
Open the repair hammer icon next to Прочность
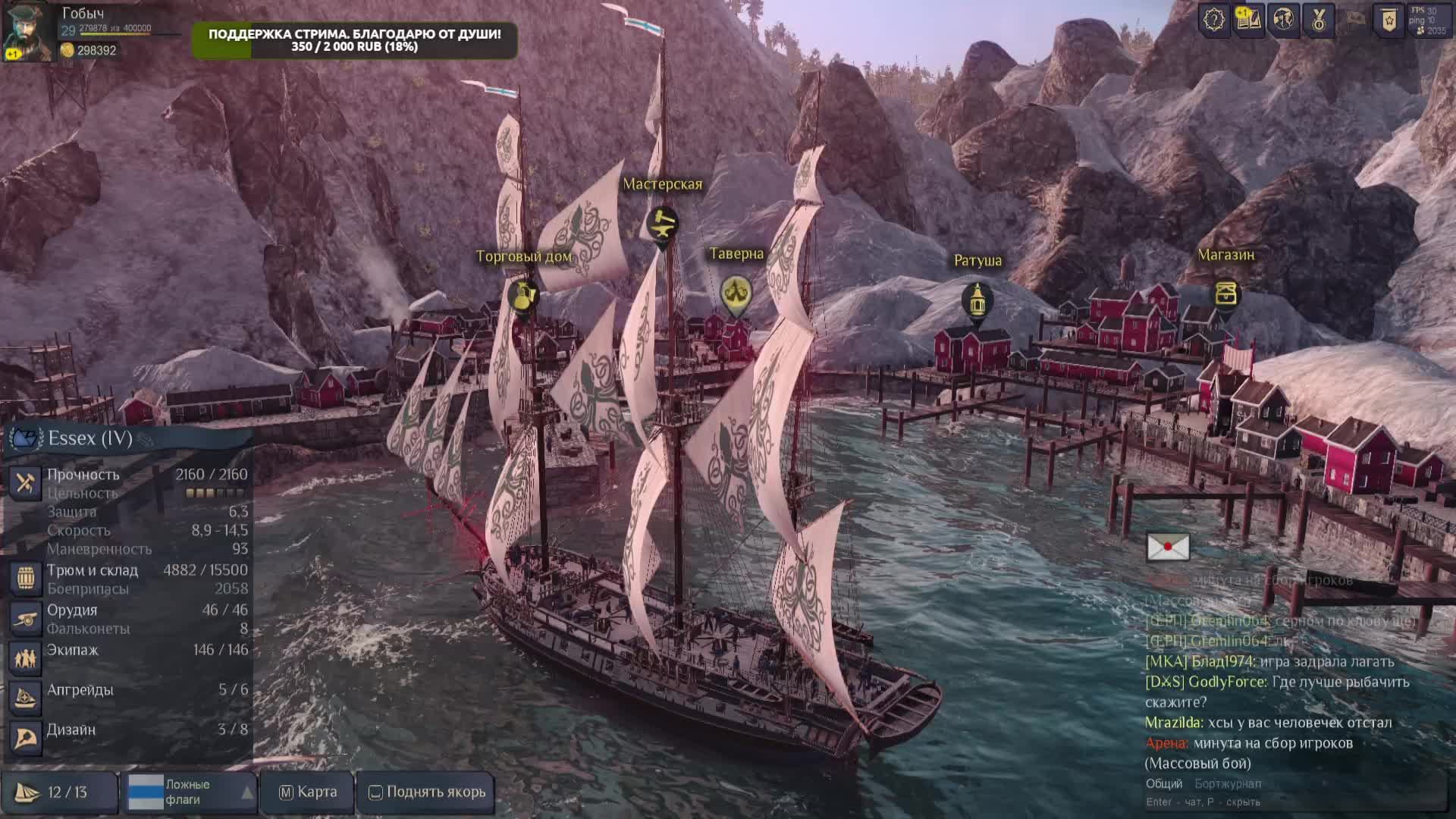(25, 482)
